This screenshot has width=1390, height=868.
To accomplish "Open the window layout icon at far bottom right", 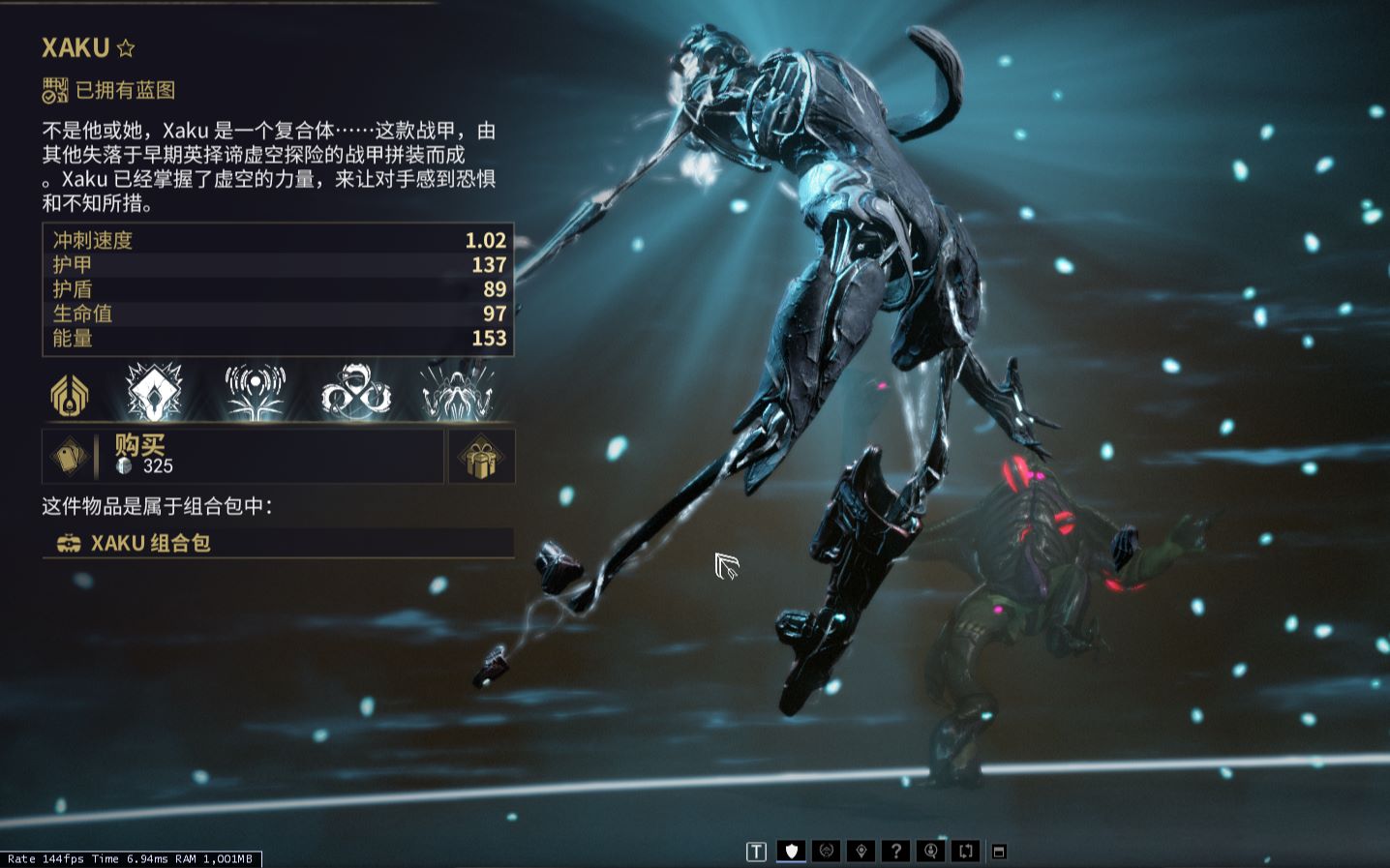I will coord(1000,852).
